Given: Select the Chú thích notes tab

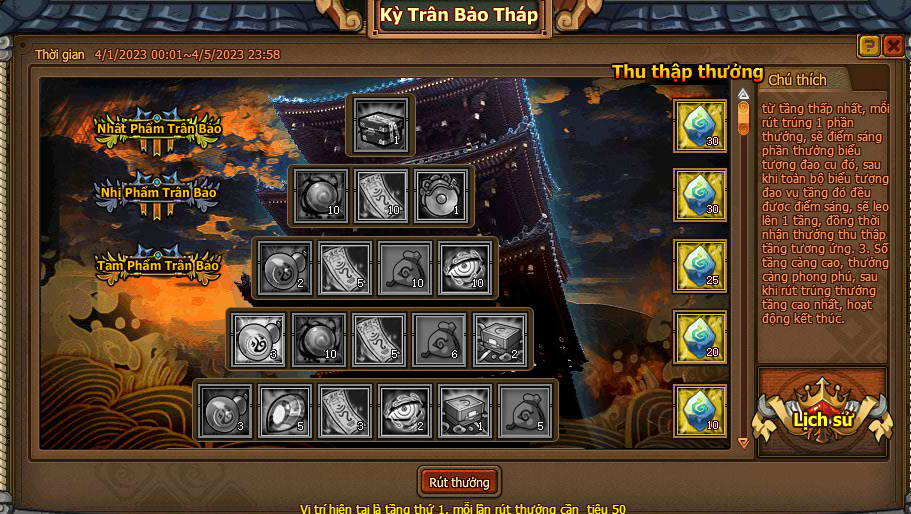Looking at the screenshot, I should click(x=798, y=79).
